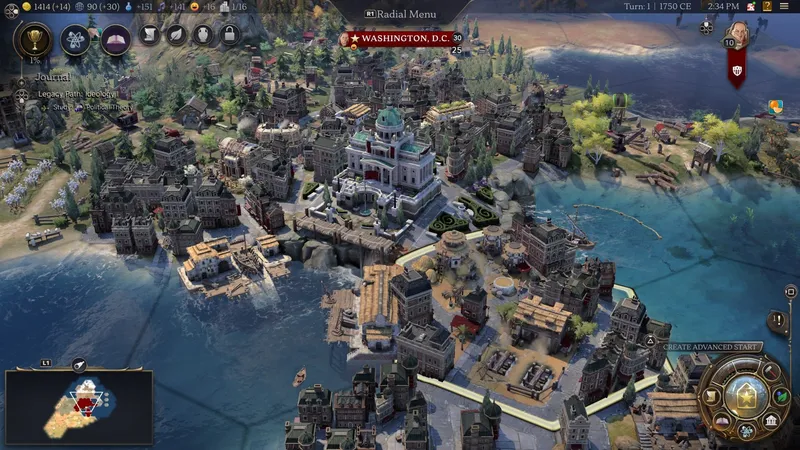Open the atom science icon on dial
Screen dimensions: 800x450
coord(746,432)
